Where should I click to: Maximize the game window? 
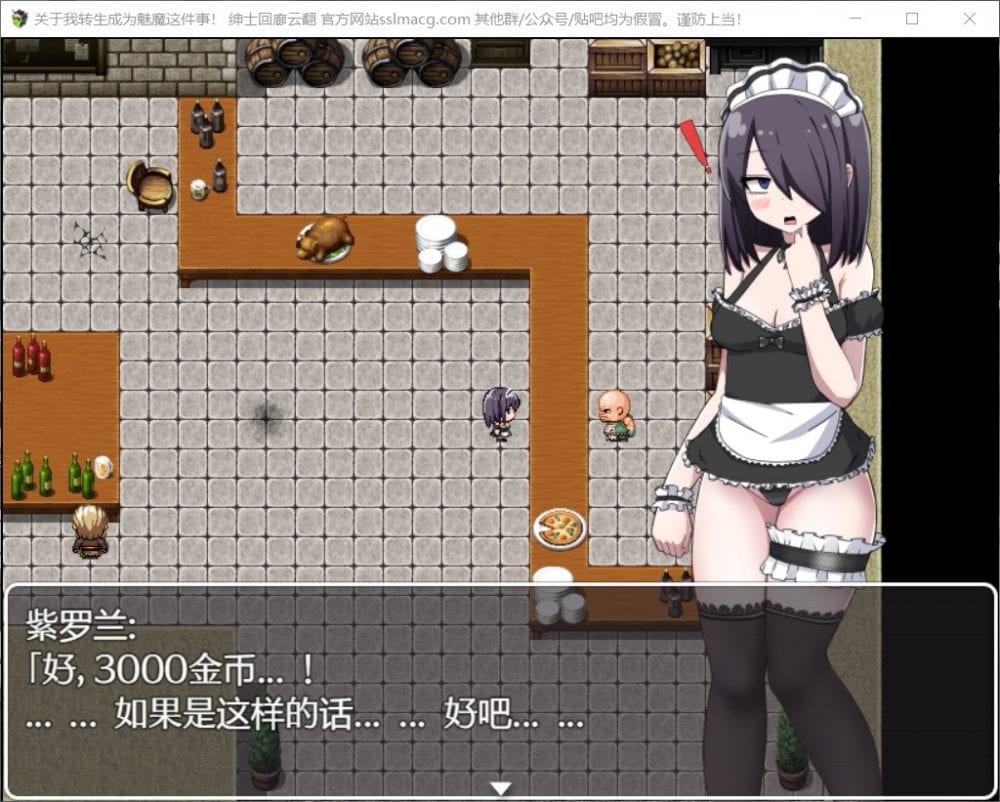point(912,18)
